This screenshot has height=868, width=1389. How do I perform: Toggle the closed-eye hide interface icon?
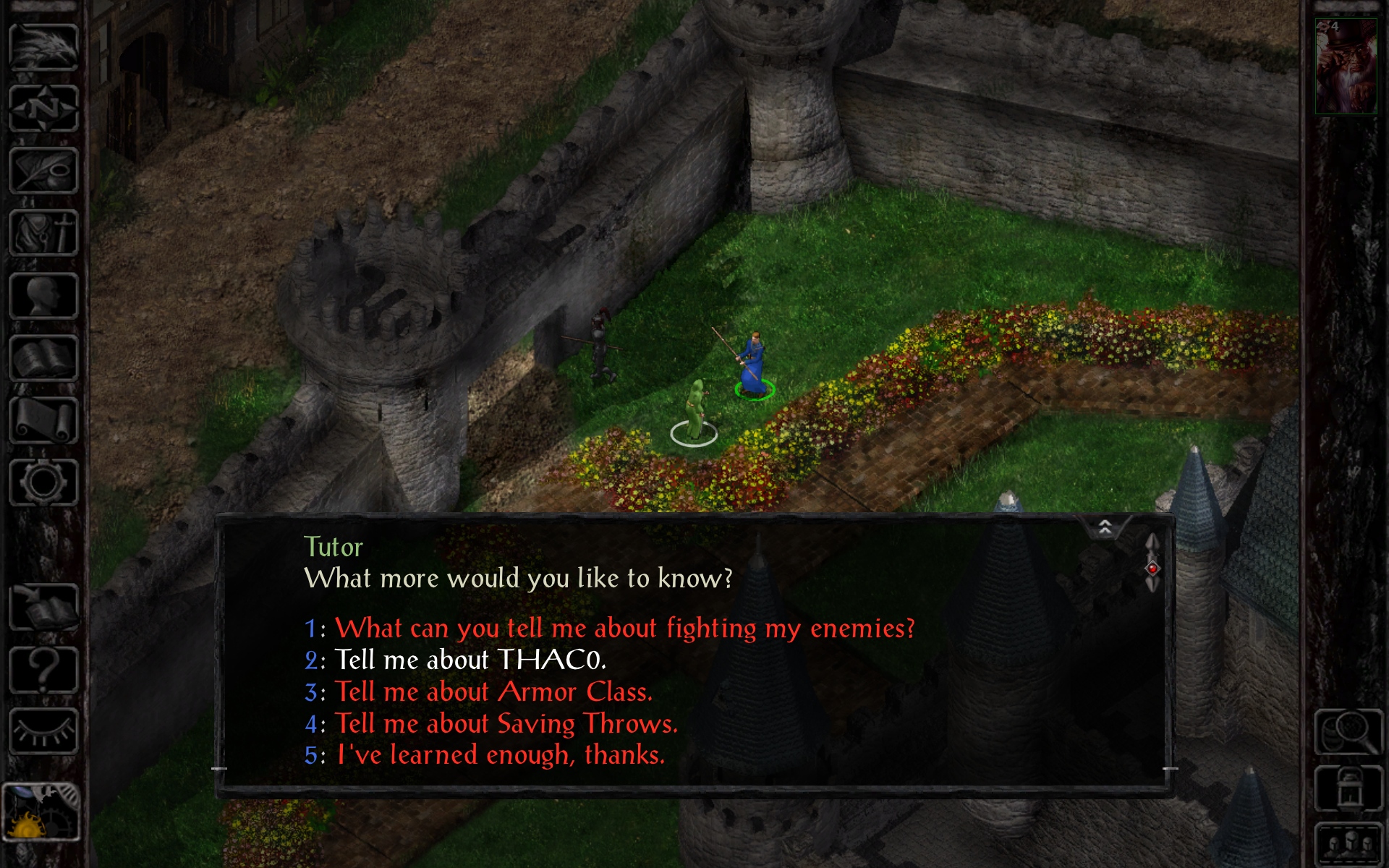(43, 732)
